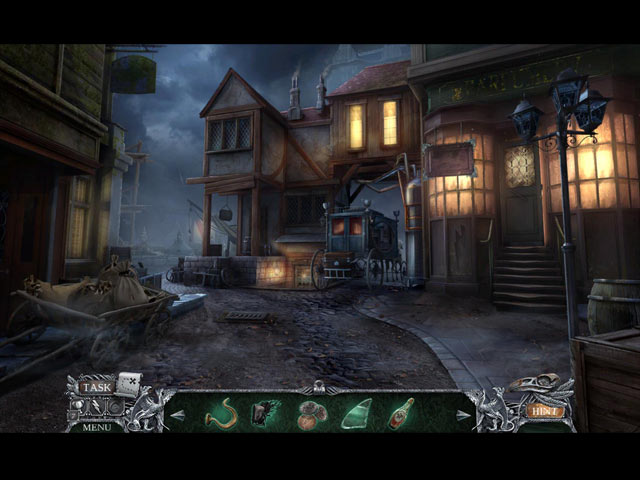Open the game Menu

tap(97, 427)
